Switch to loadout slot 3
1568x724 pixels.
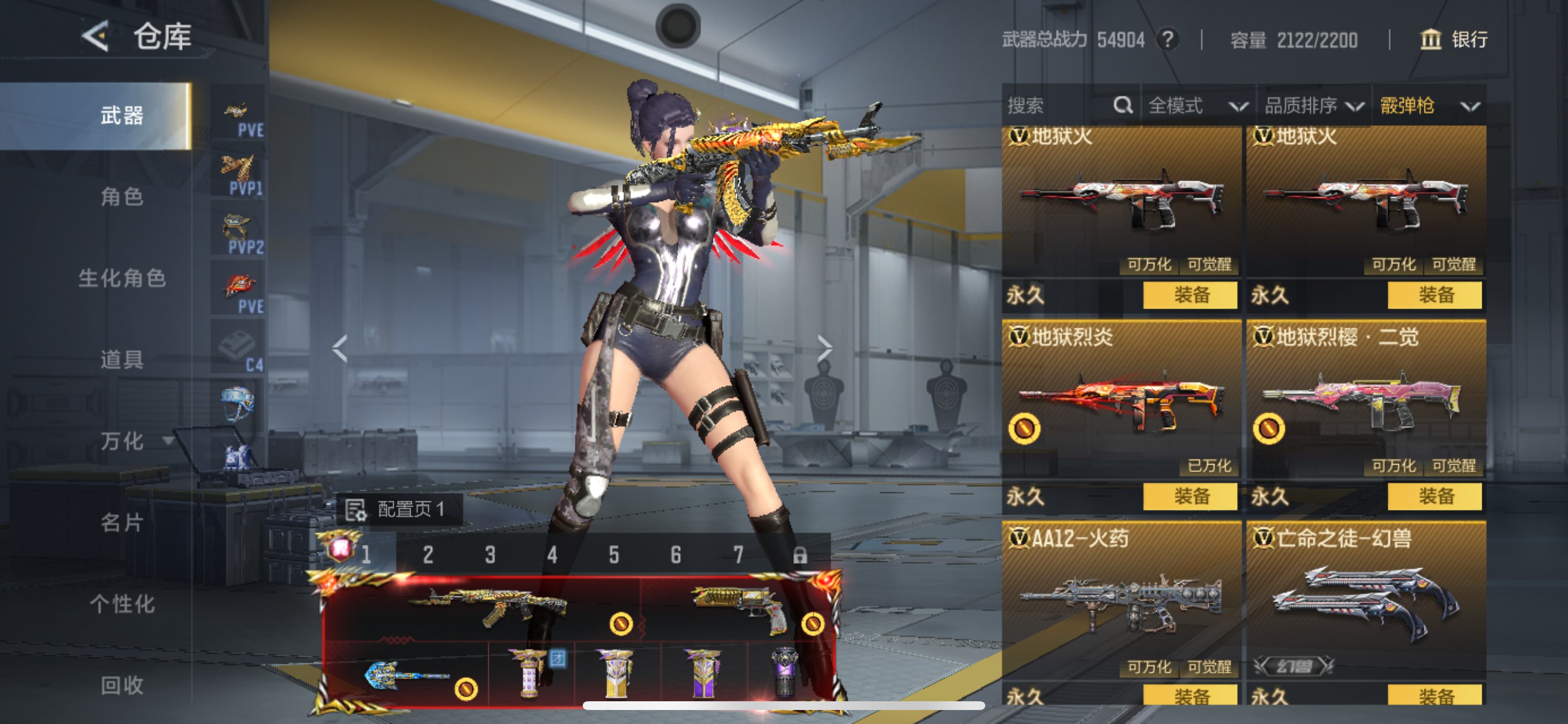click(x=490, y=555)
